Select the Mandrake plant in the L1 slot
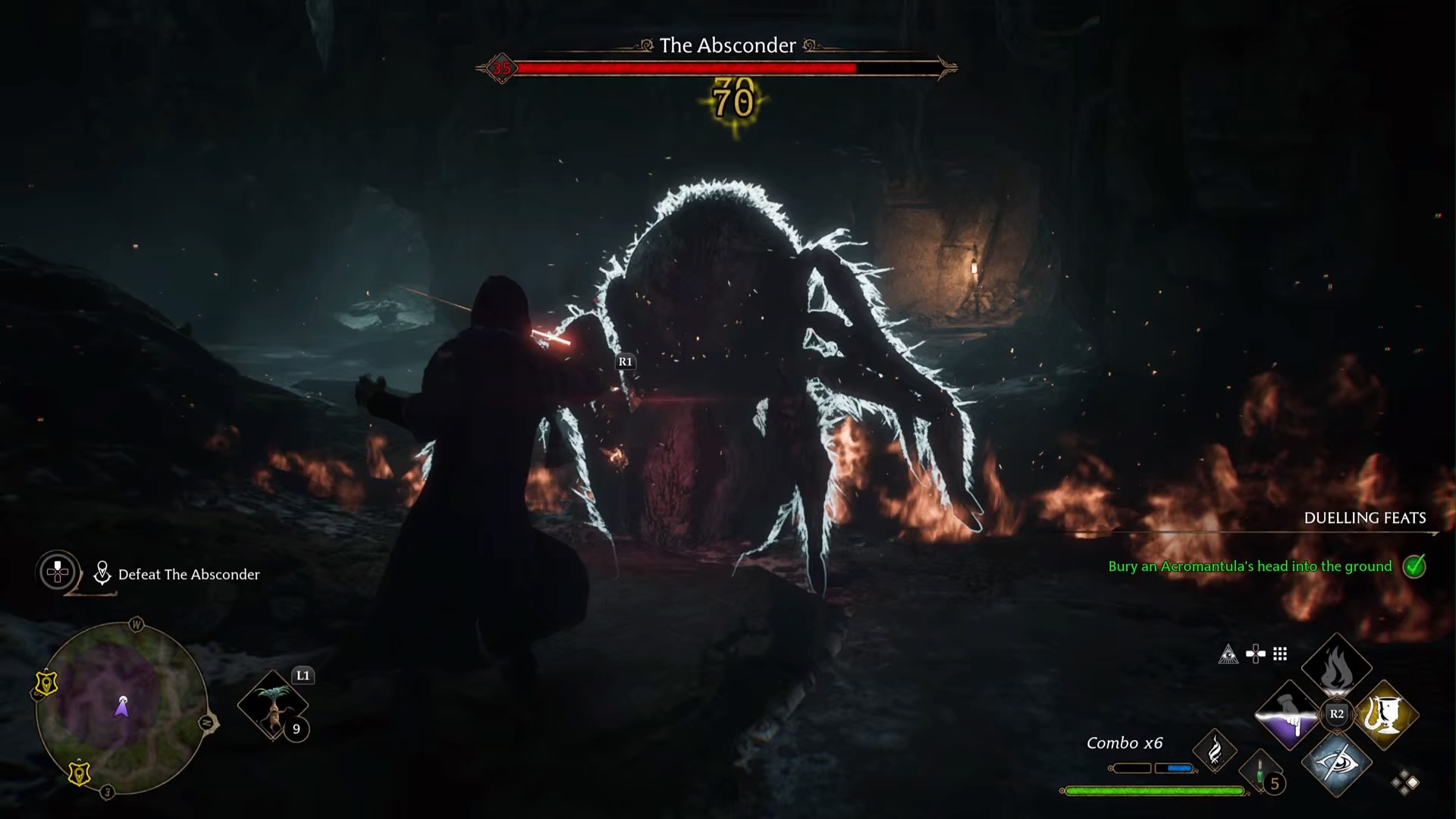 click(x=275, y=705)
